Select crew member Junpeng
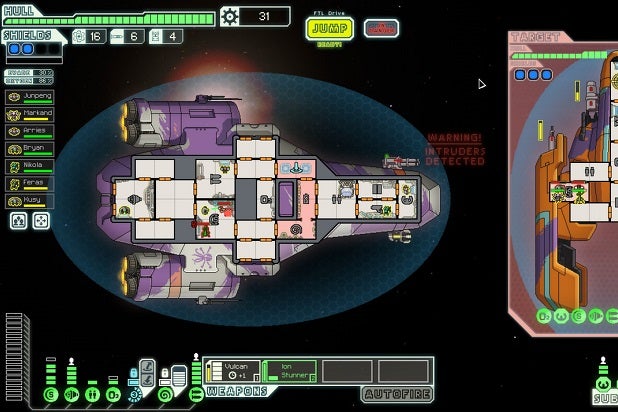 pyautogui.click(x=30, y=97)
